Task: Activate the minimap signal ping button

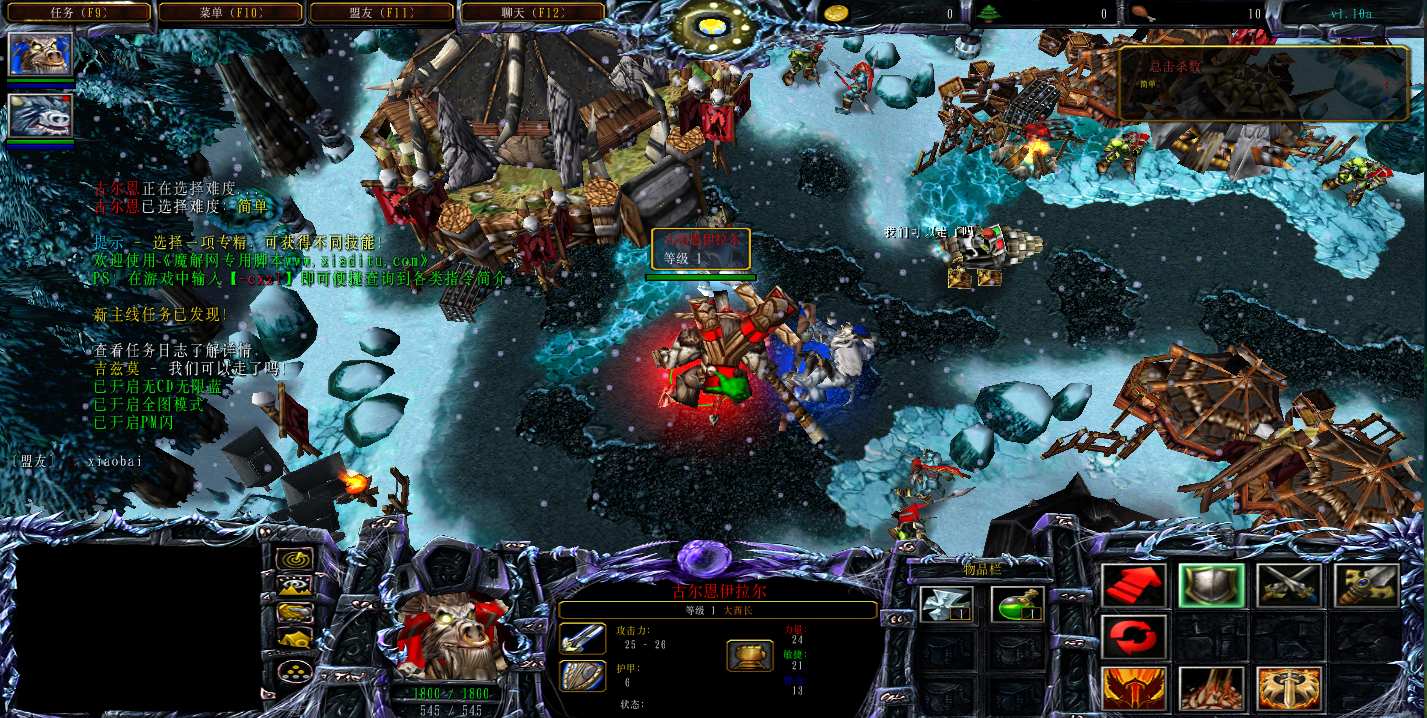Action: click(x=294, y=560)
